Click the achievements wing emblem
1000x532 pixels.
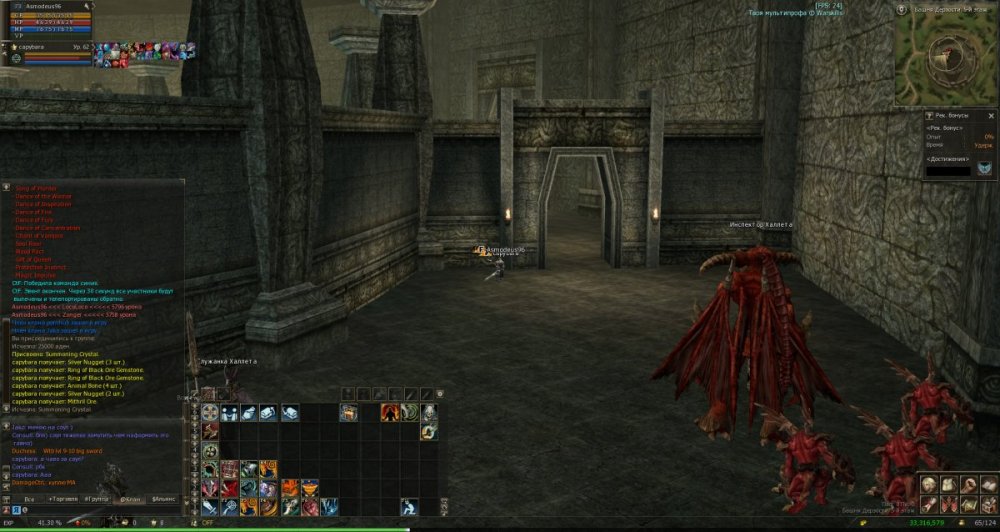click(986, 168)
